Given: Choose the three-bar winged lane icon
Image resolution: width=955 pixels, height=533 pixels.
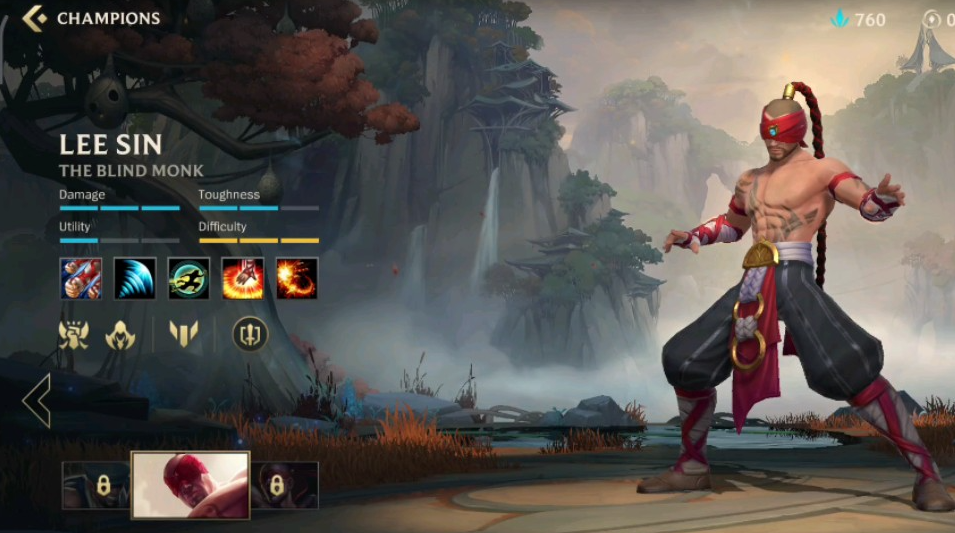Looking at the screenshot, I should tap(184, 334).
